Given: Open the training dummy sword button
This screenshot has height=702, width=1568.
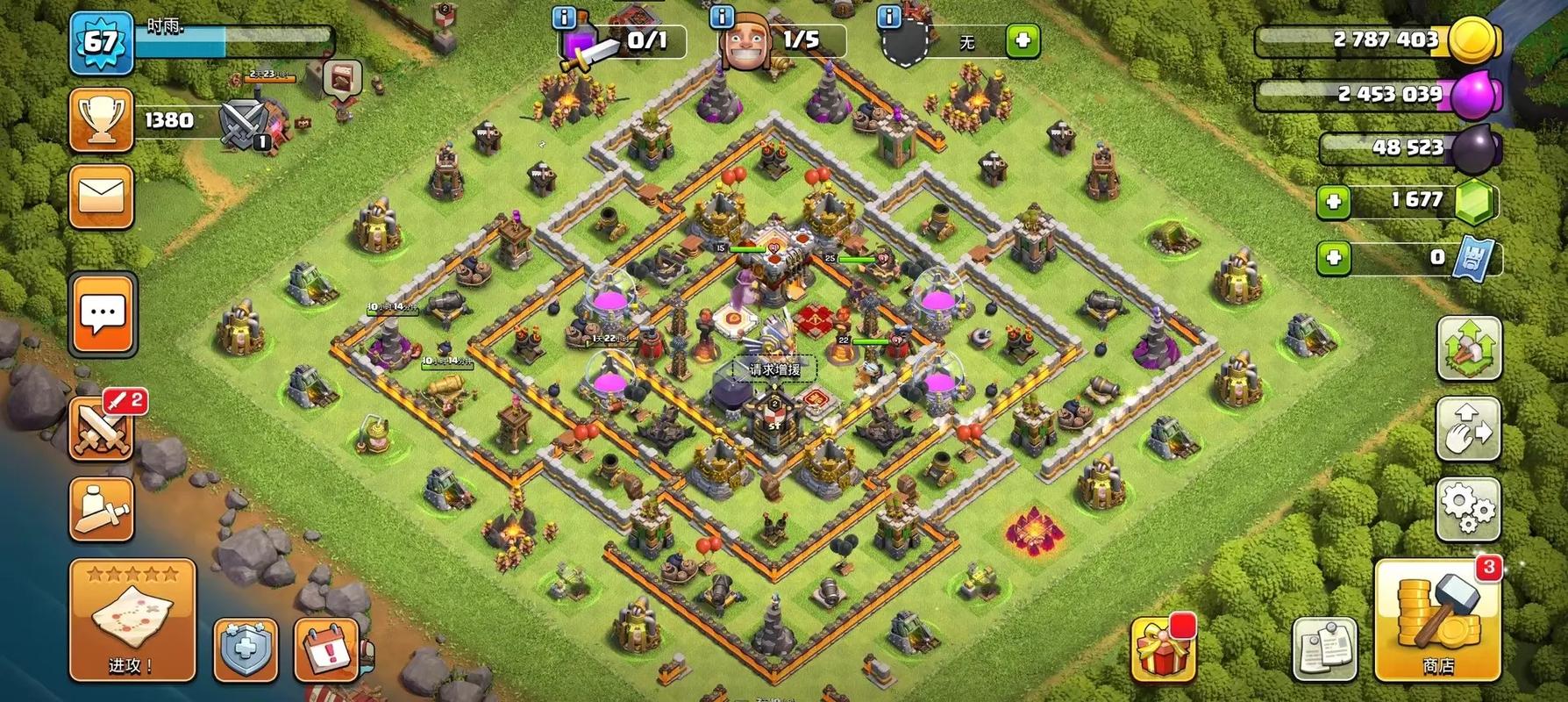Looking at the screenshot, I should pyautogui.click(x=101, y=509).
